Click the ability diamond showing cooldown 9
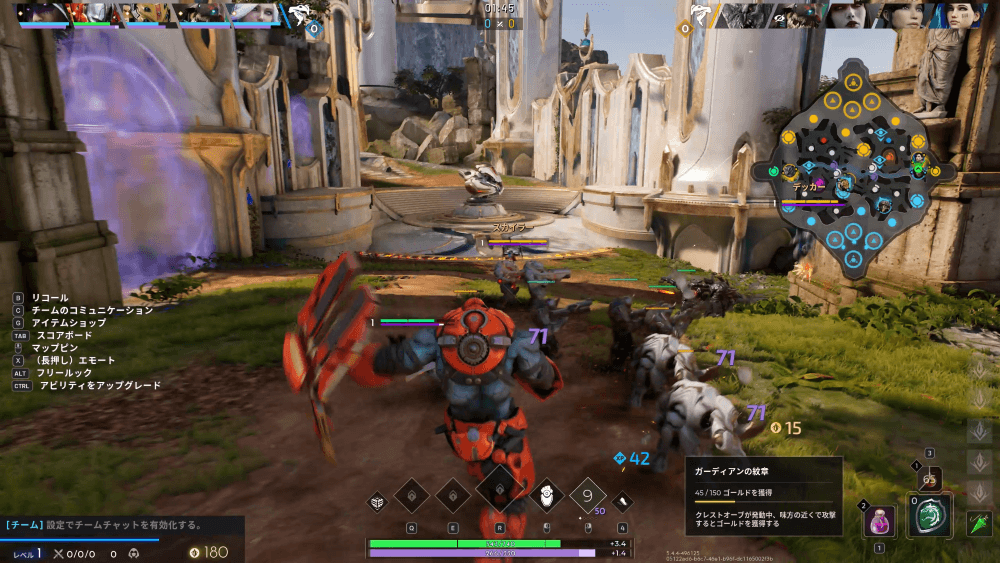 point(588,495)
